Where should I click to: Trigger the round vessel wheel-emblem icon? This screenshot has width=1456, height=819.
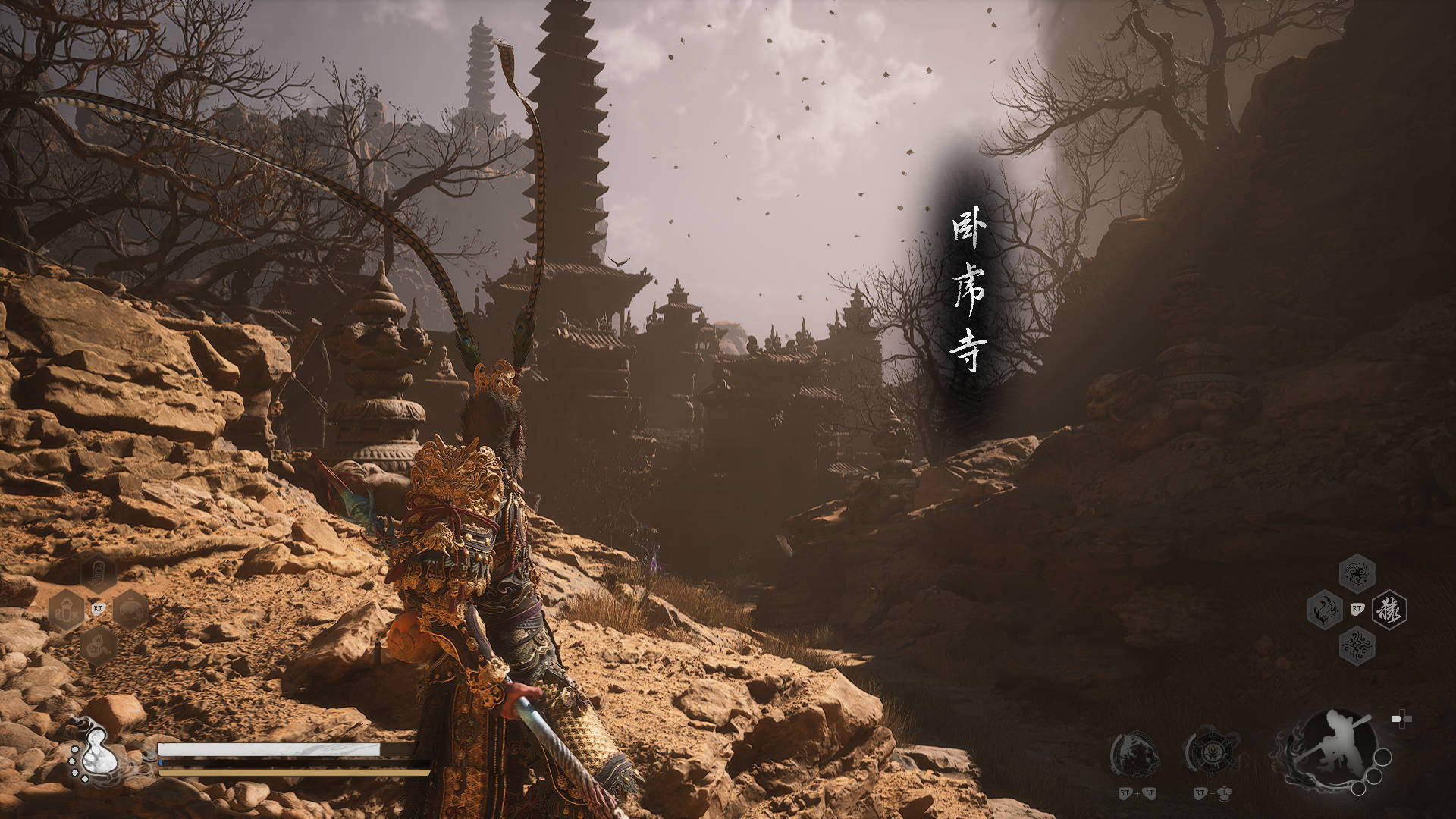tap(1211, 753)
